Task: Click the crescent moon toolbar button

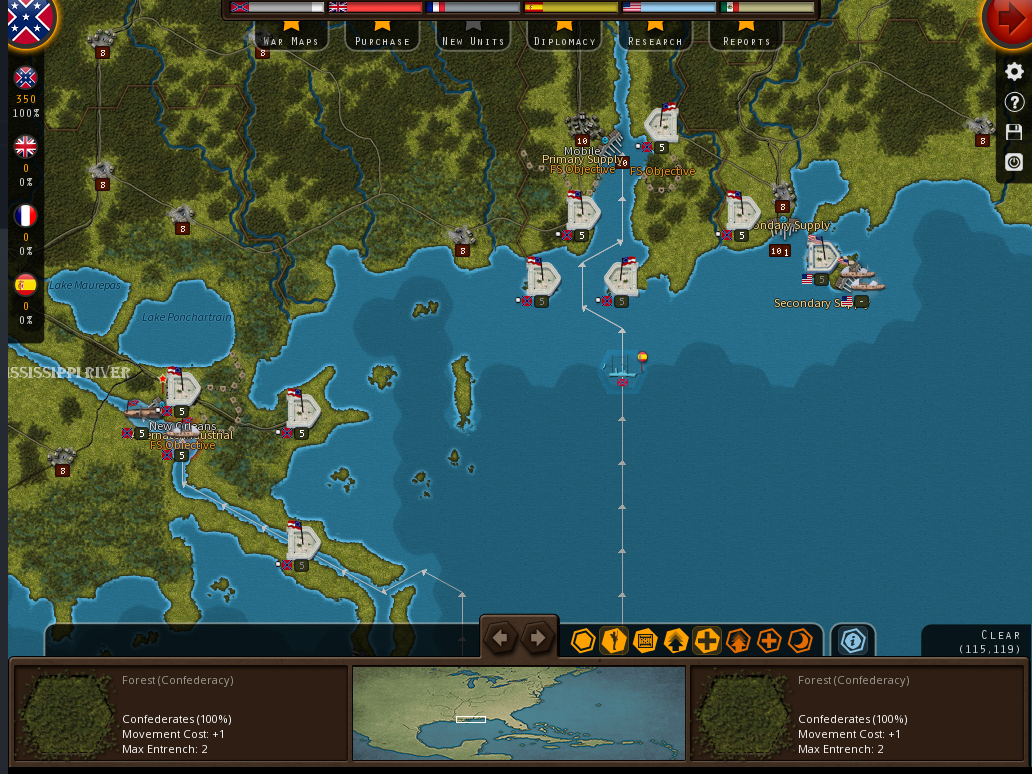Action: 800,641
